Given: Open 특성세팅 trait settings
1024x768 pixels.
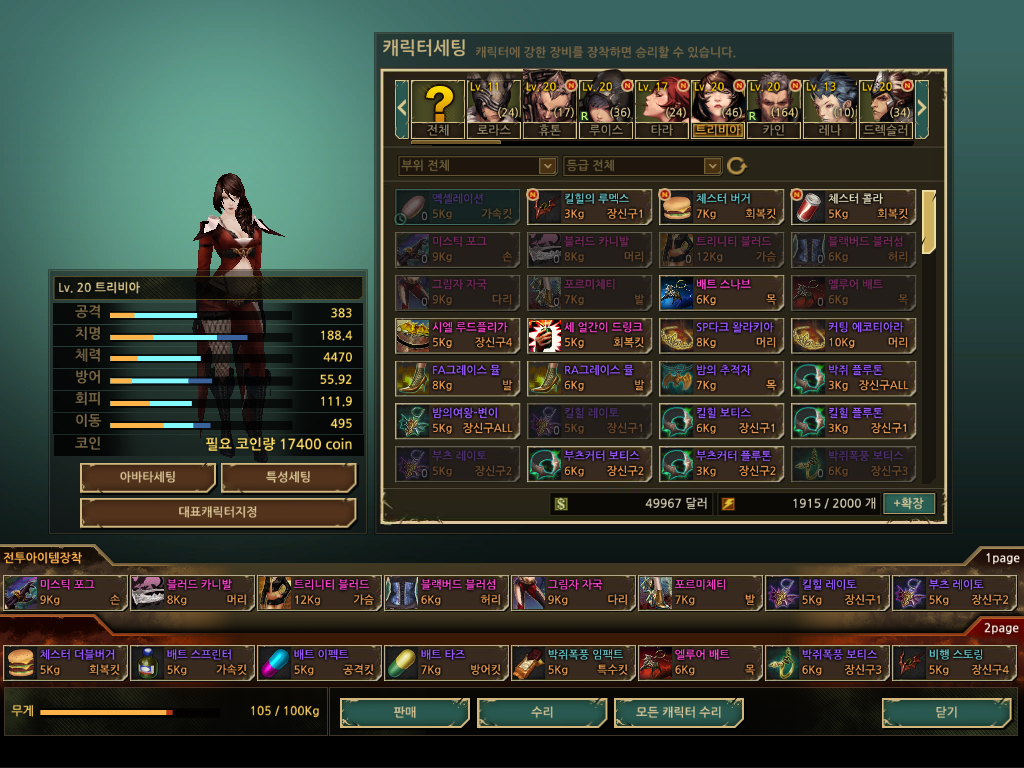Looking at the screenshot, I should (x=288, y=477).
